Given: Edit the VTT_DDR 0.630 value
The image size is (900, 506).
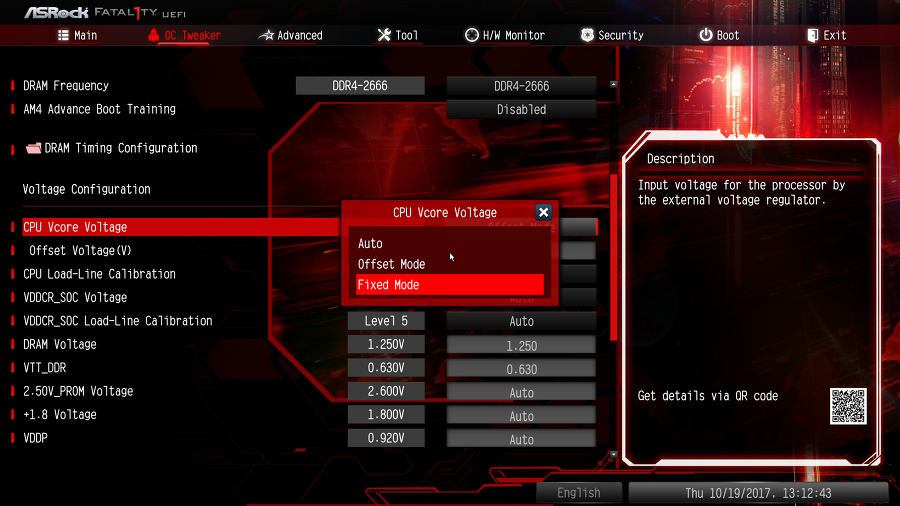Looking at the screenshot, I should pos(521,369).
